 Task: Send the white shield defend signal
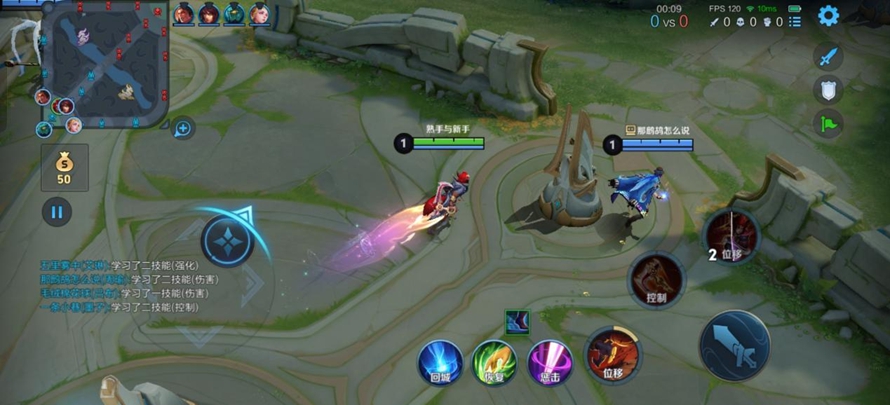click(x=827, y=91)
